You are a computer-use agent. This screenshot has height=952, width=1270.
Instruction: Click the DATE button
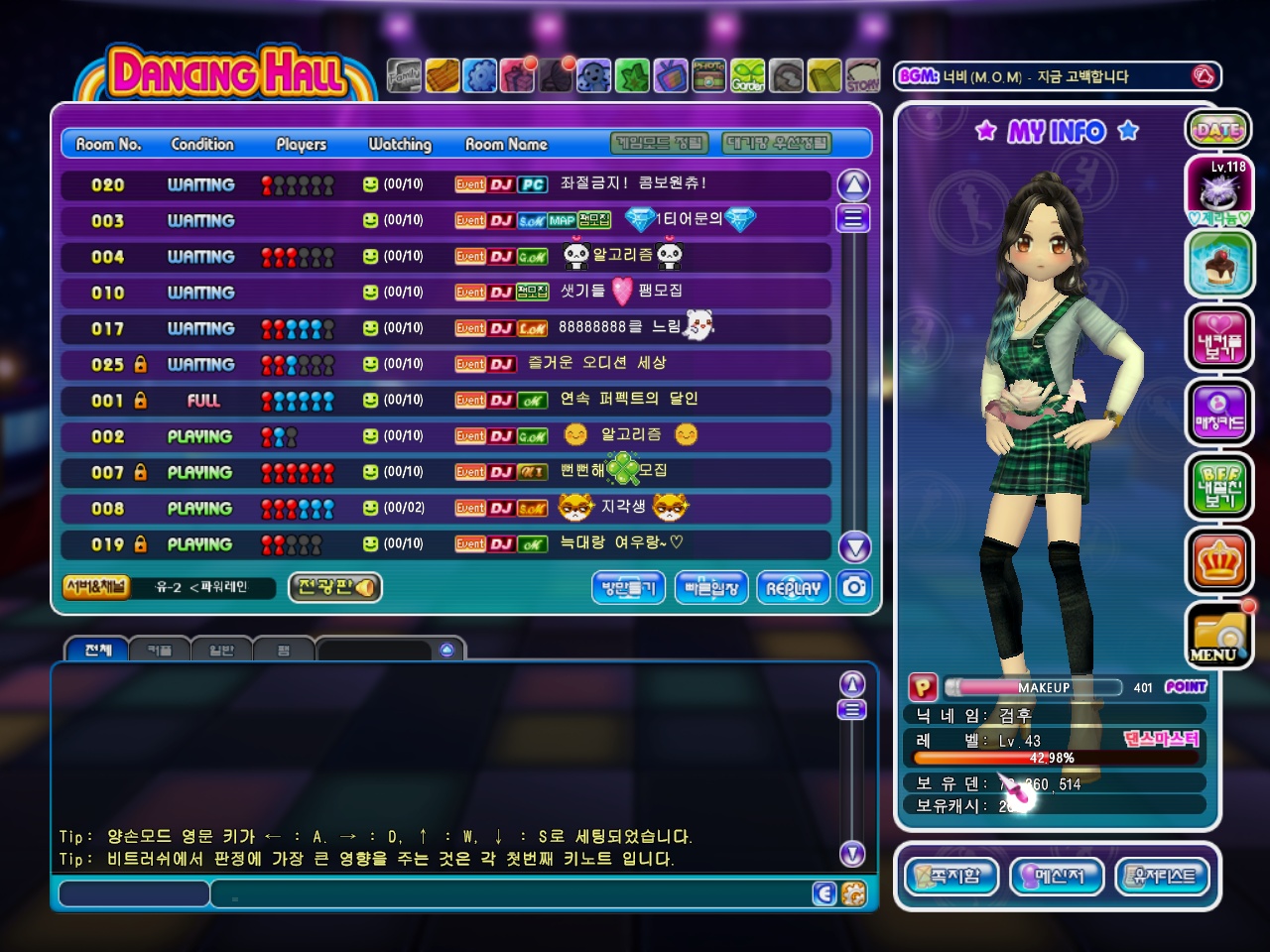coord(1218,130)
